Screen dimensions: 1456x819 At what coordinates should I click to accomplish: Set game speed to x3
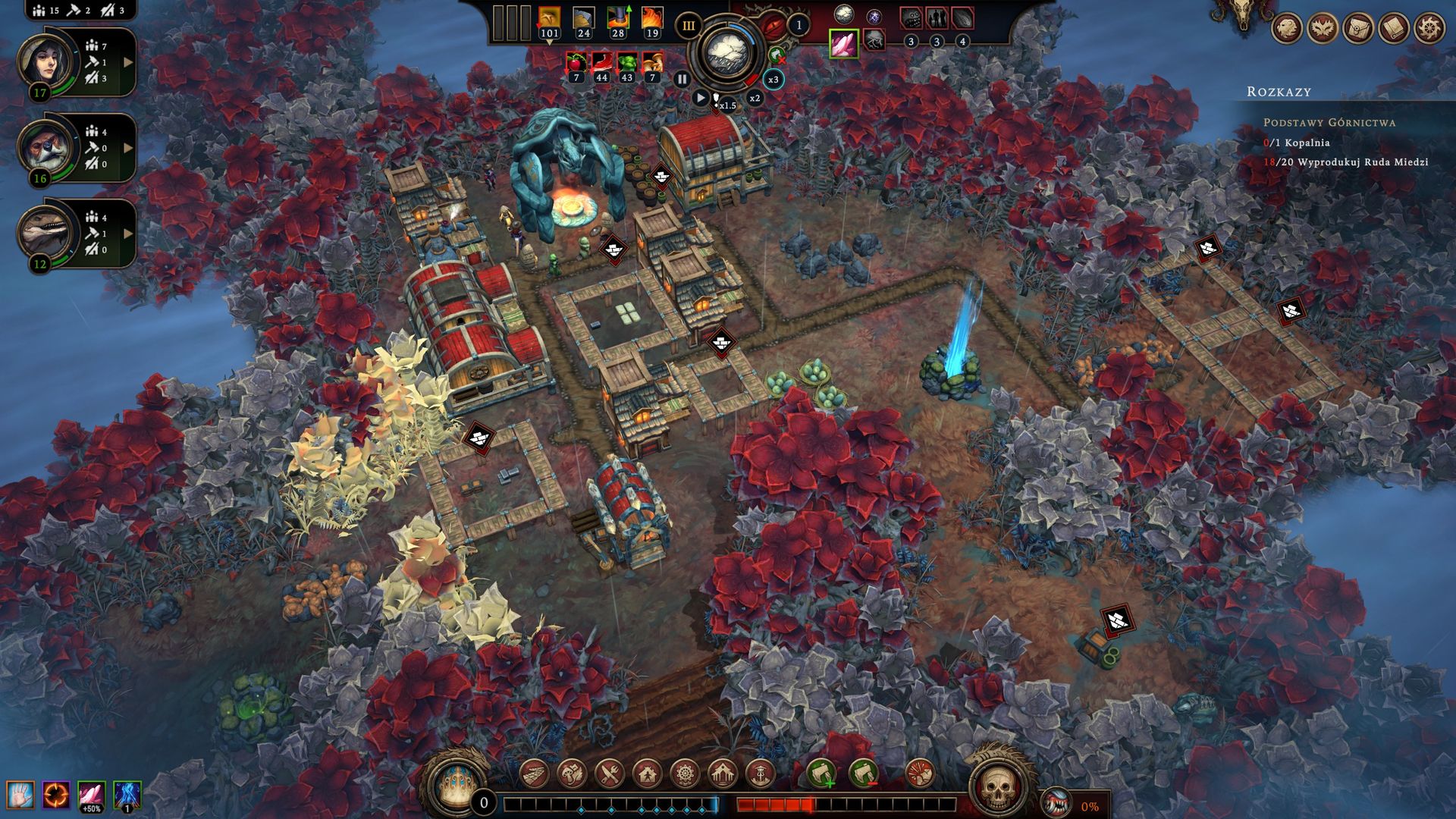point(773,80)
